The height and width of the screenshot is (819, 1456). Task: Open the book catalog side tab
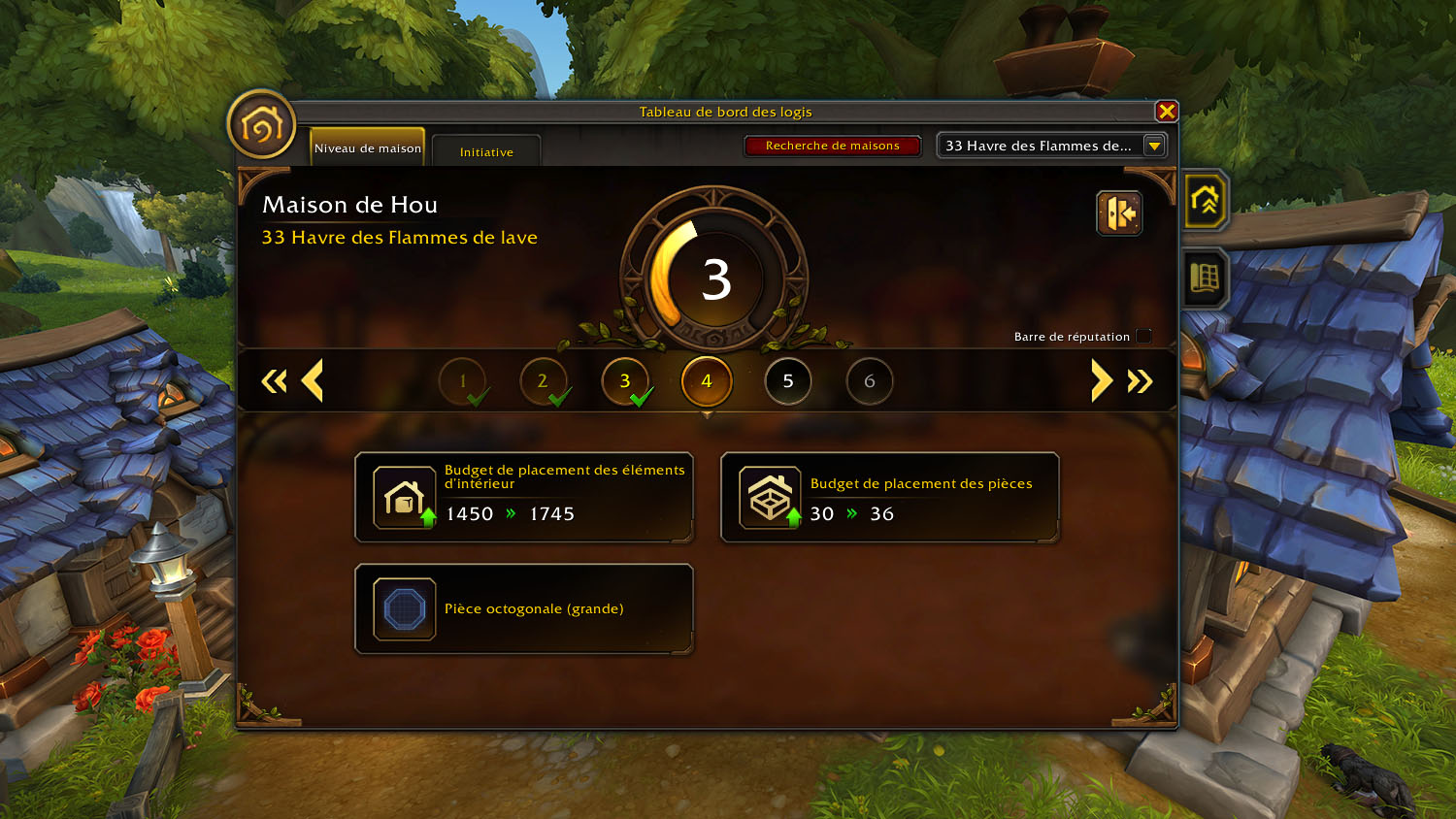1205,278
